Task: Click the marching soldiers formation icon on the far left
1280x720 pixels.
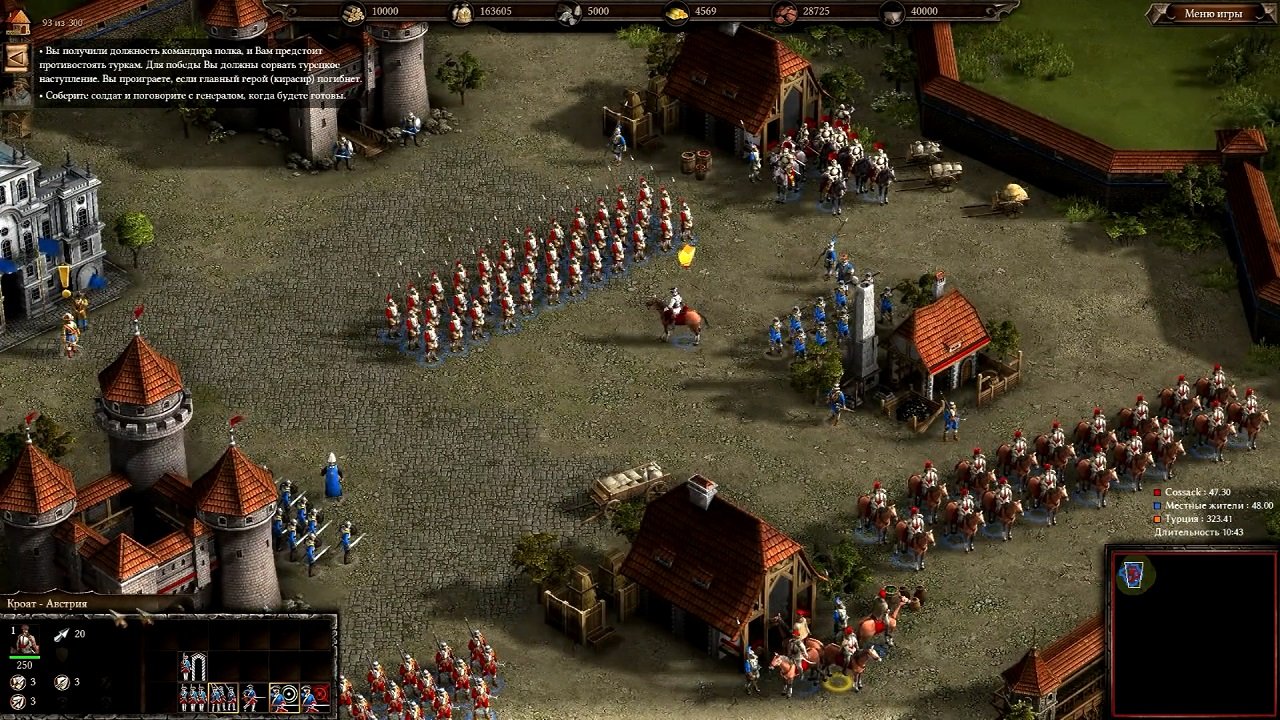Action: (192, 697)
